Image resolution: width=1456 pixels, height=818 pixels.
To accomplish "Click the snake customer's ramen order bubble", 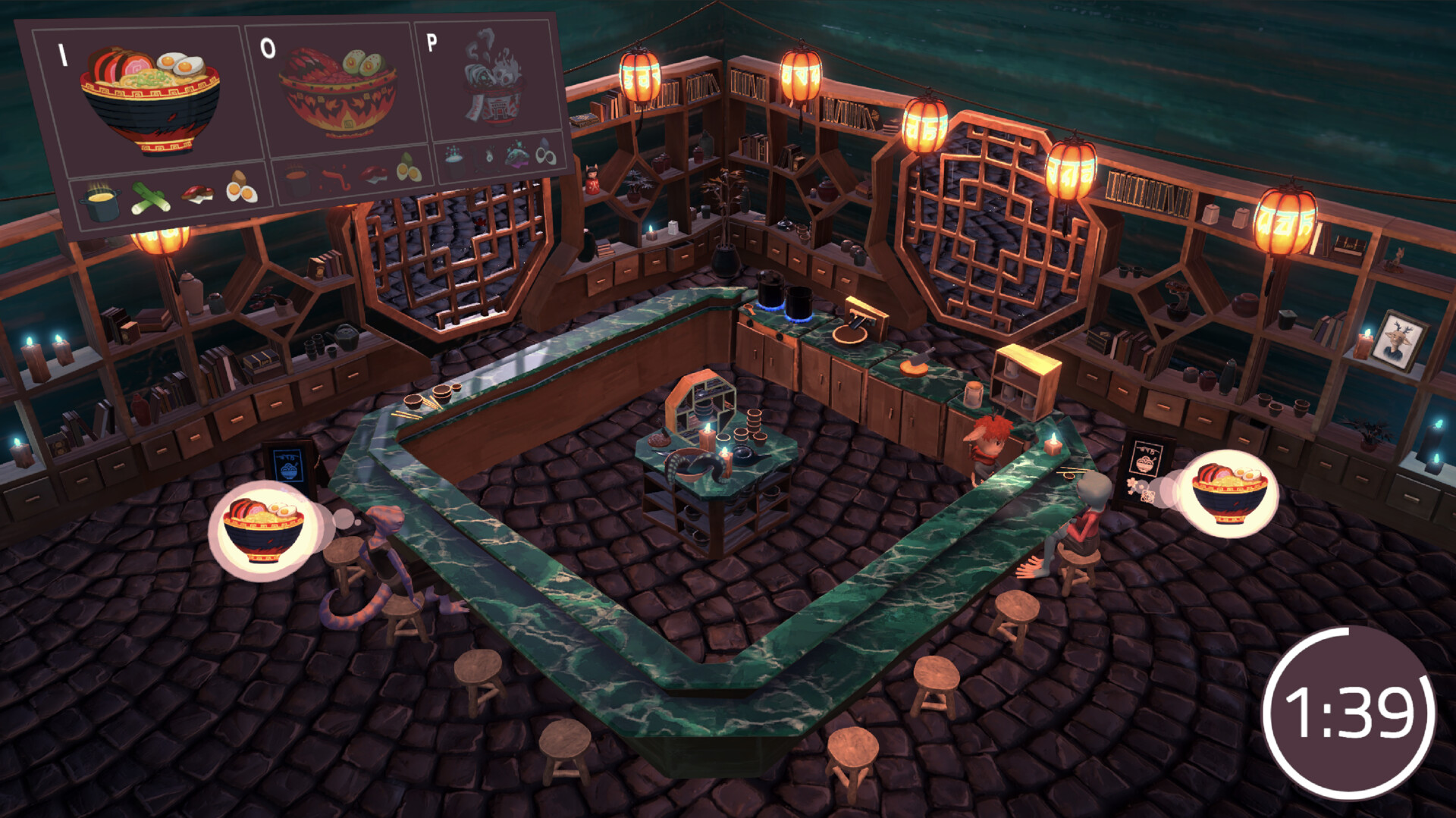I will click(x=262, y=529).
